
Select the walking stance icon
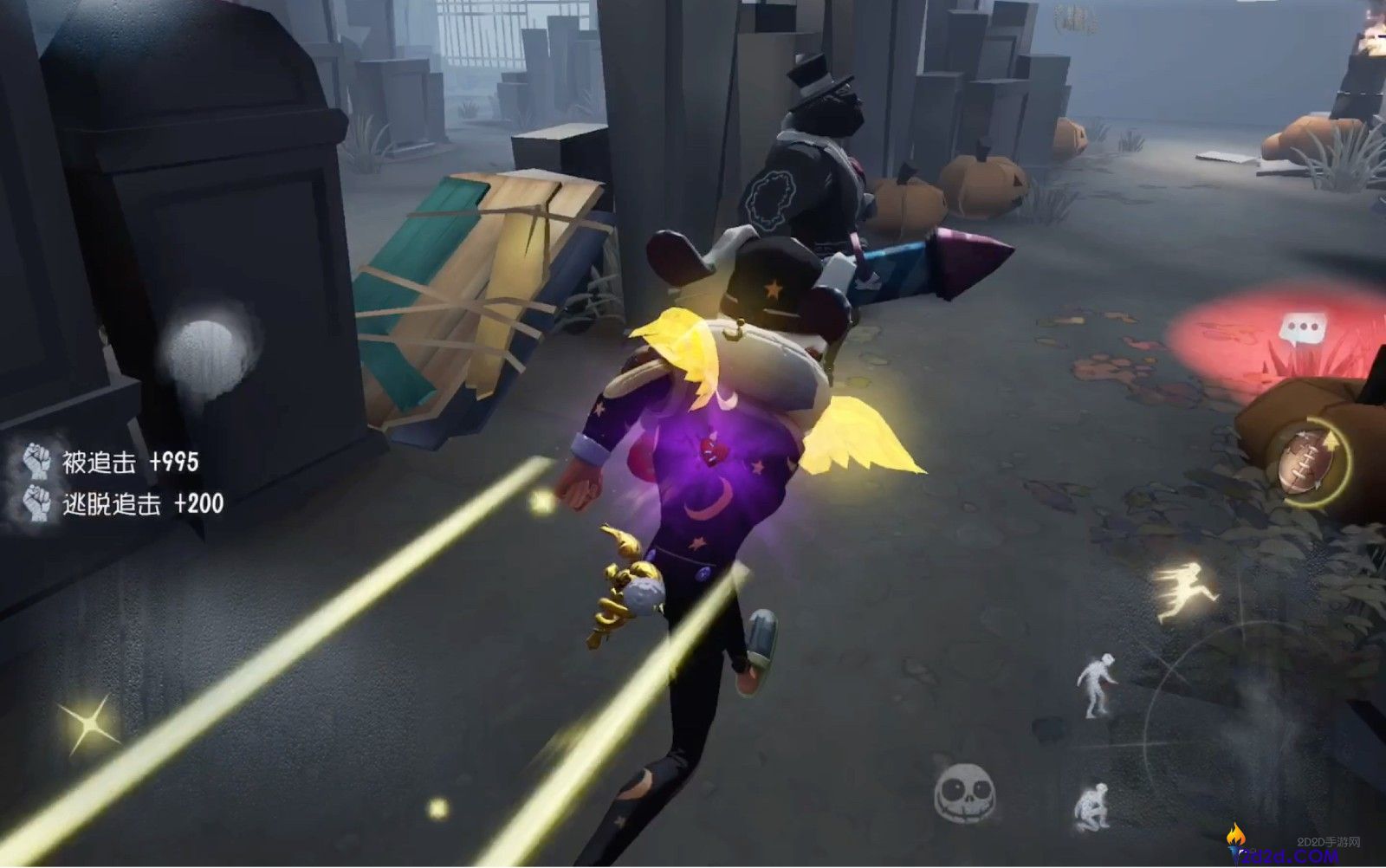pyautogui.click(x=1095, y=684)
